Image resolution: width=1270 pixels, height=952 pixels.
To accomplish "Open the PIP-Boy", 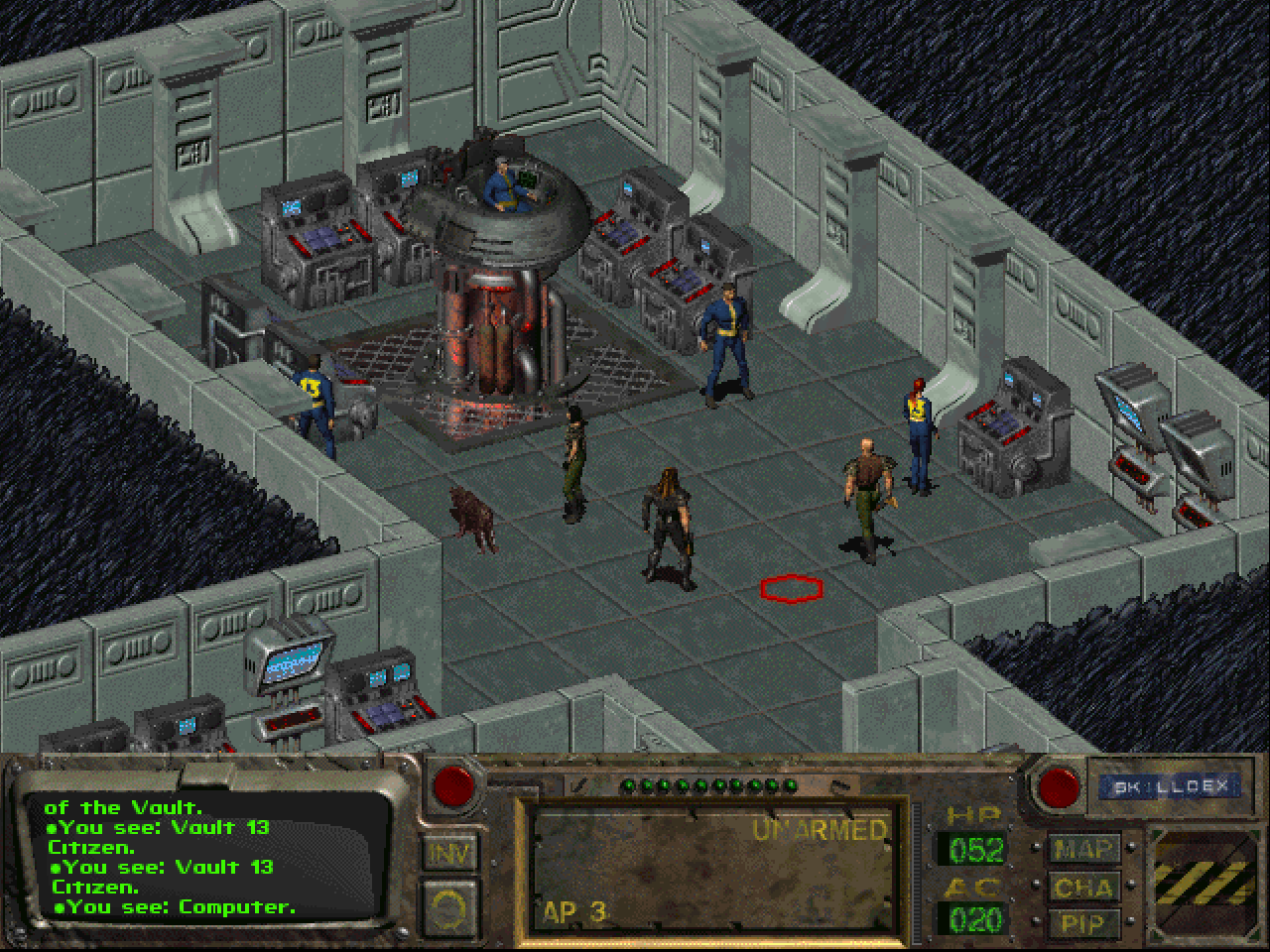I will point(1082,924).
